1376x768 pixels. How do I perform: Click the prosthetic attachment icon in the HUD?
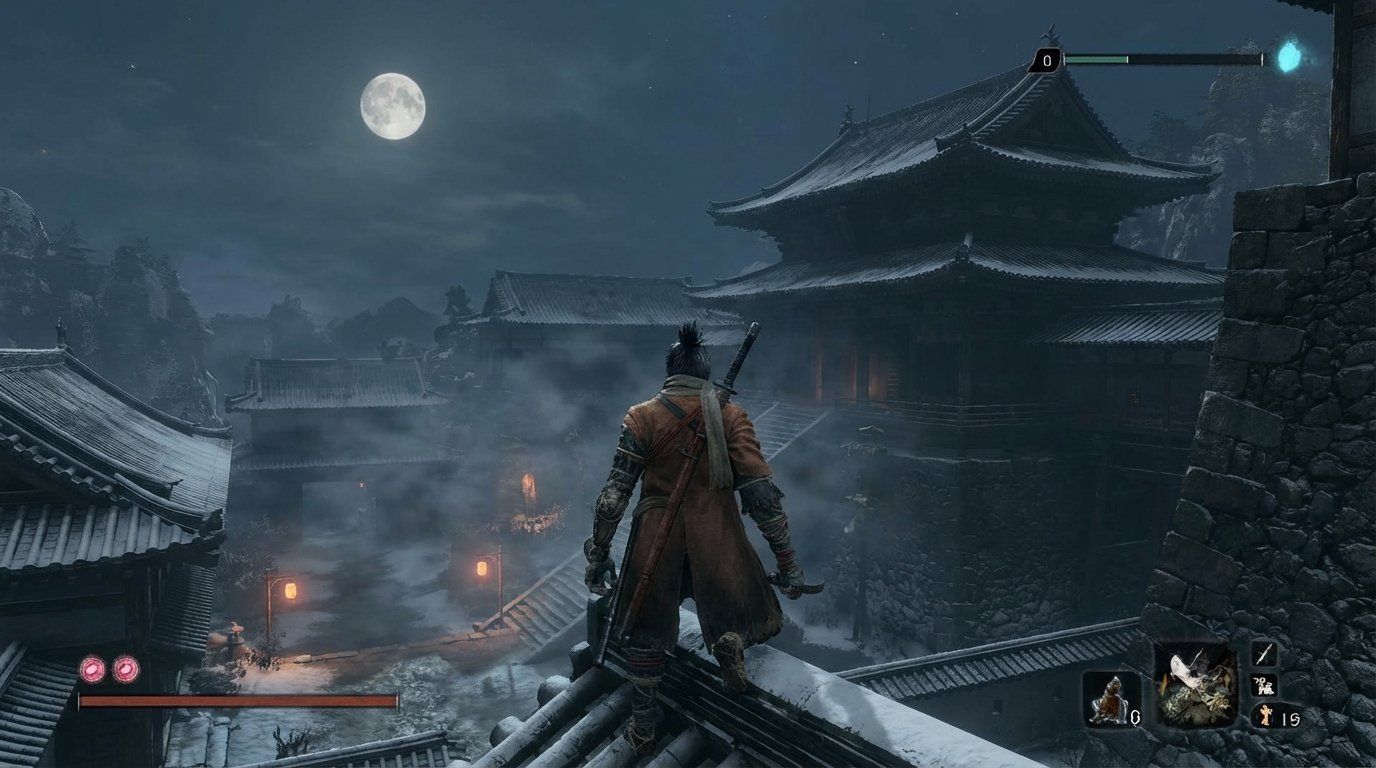click(1196, 688)
